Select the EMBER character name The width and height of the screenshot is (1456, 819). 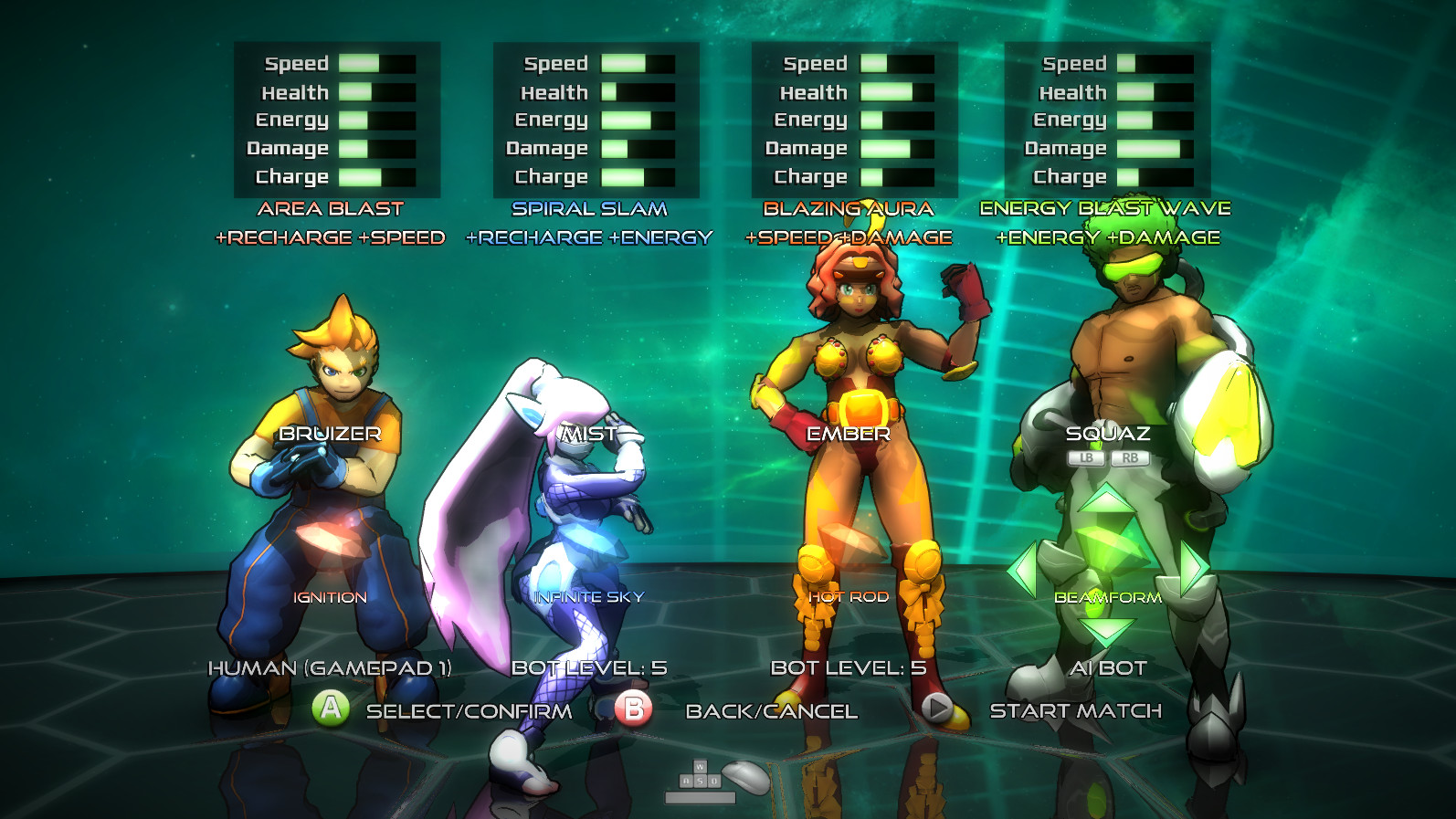tap(848, 435)
